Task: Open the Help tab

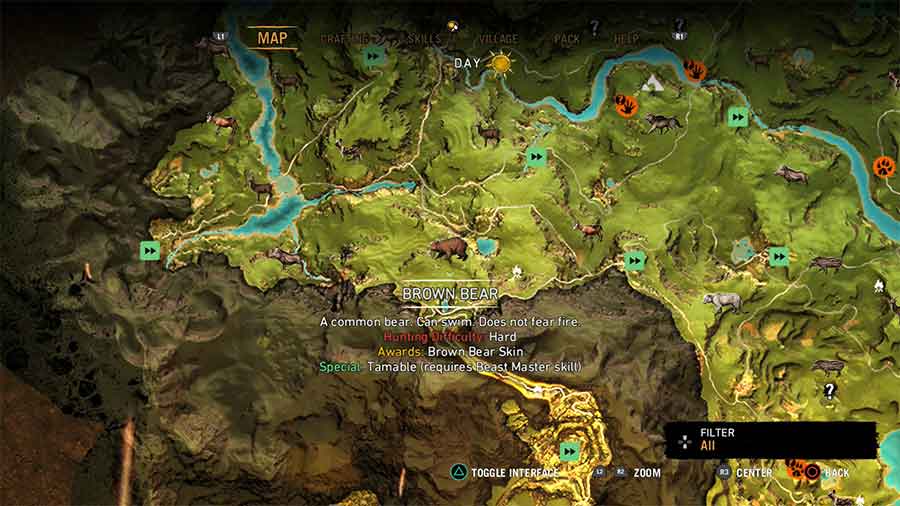Action: pyautogui.click(x=626, y=39)
